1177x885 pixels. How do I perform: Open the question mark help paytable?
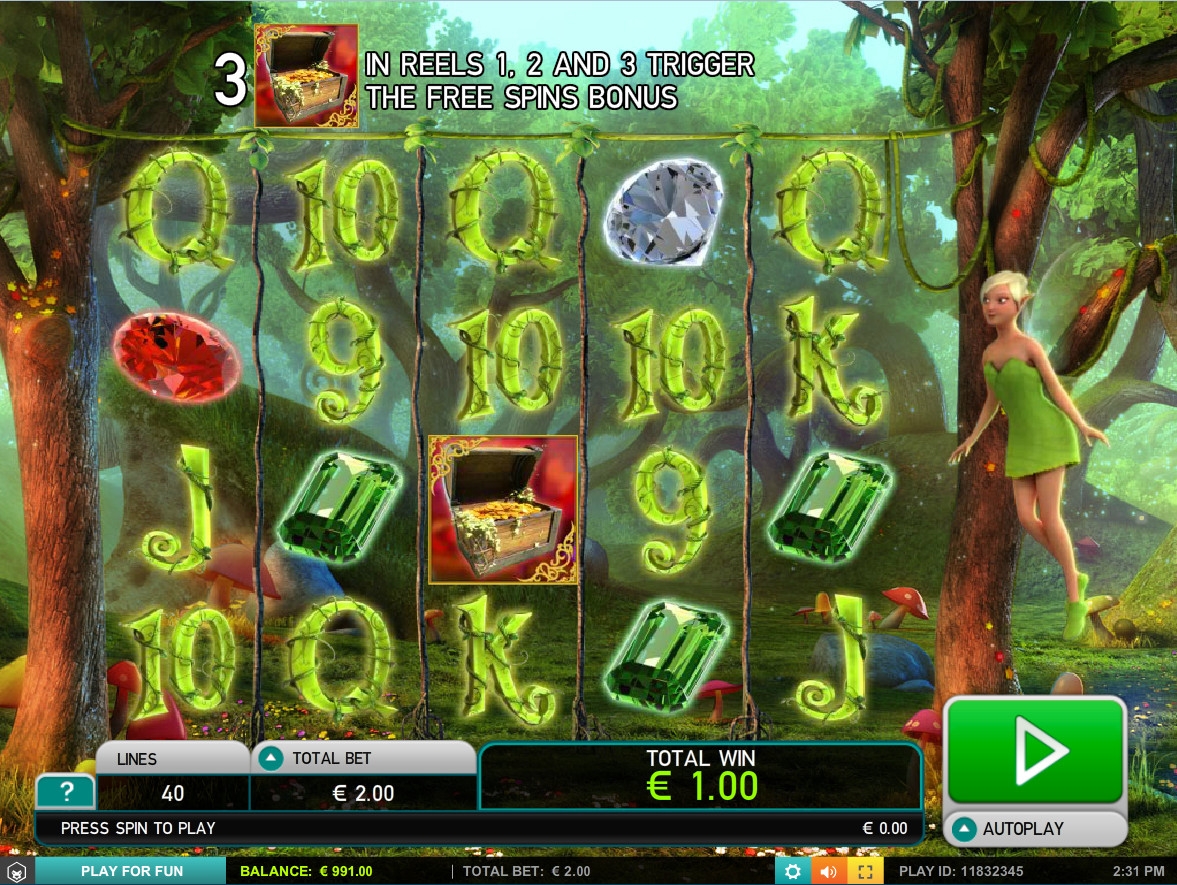66,793
